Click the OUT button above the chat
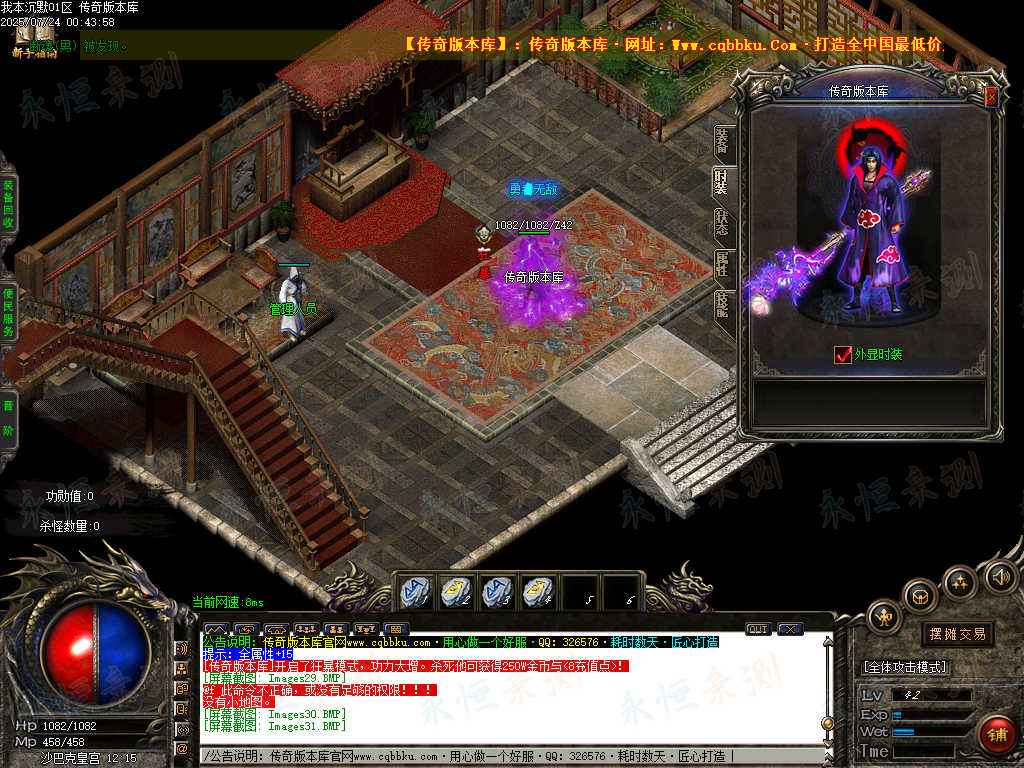This screenshot has height=768, width=1024. coord(758,629)
